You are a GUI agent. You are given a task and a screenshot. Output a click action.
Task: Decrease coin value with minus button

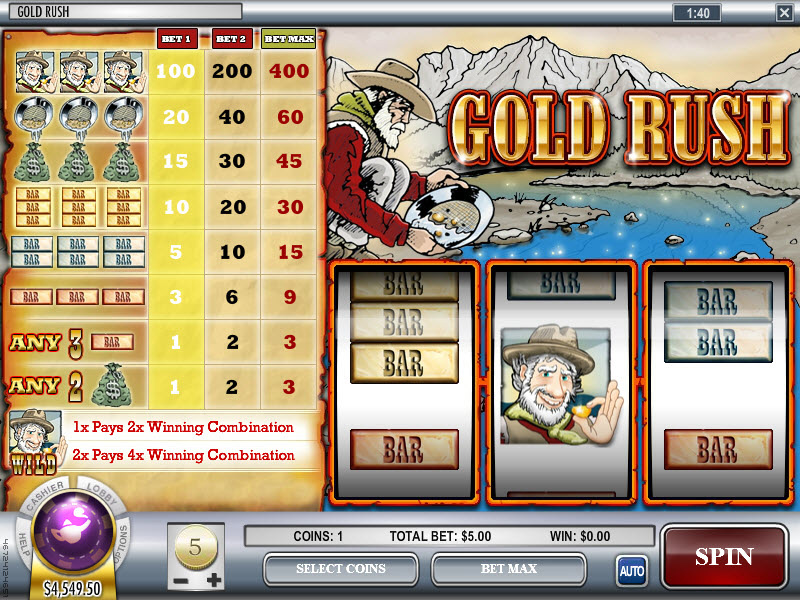click(179, 580)
